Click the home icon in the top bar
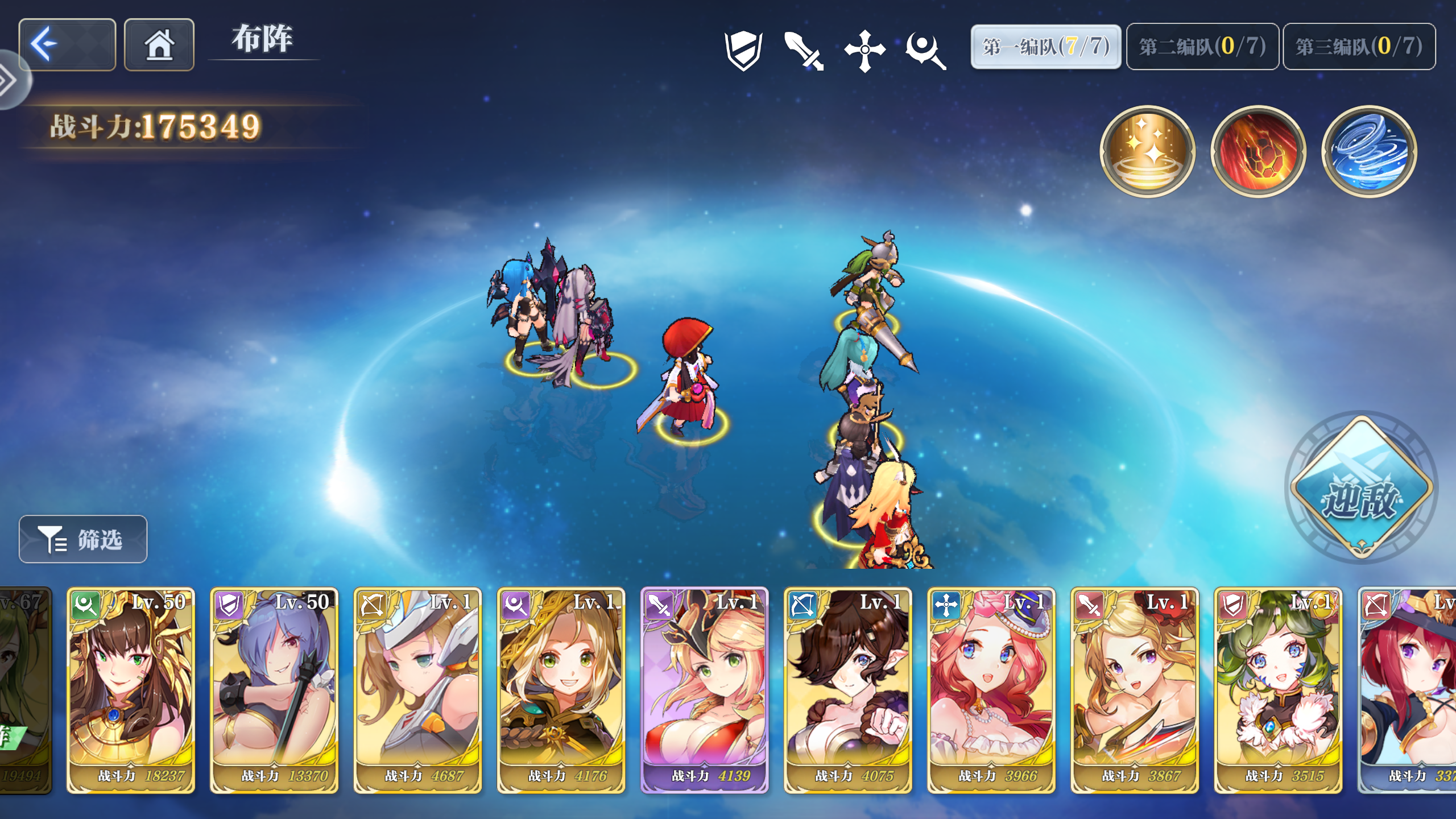This screenshot has height=819, width=1456. coord(159,44)
